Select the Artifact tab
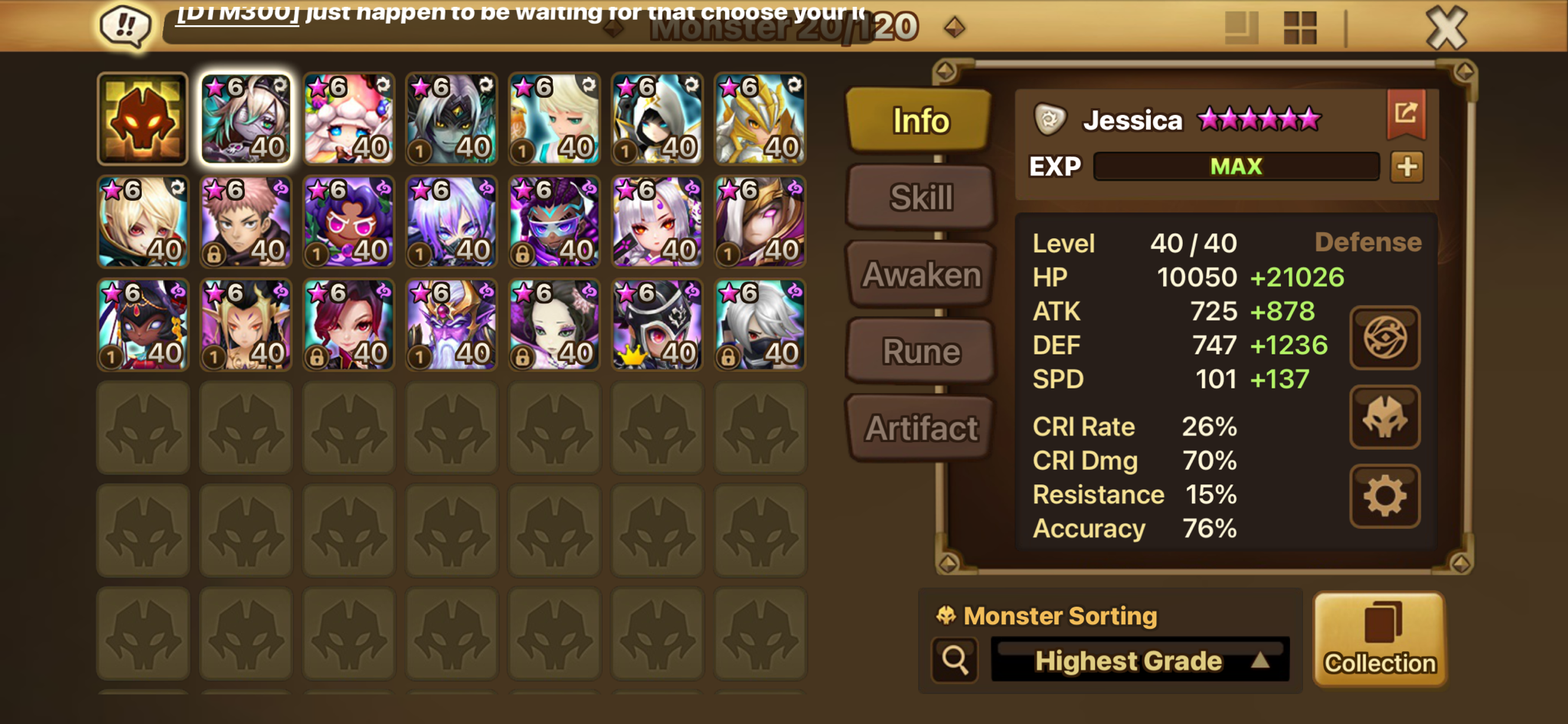Image resolution: width=1568 pixels, height=724 pixels. (921, 428)
